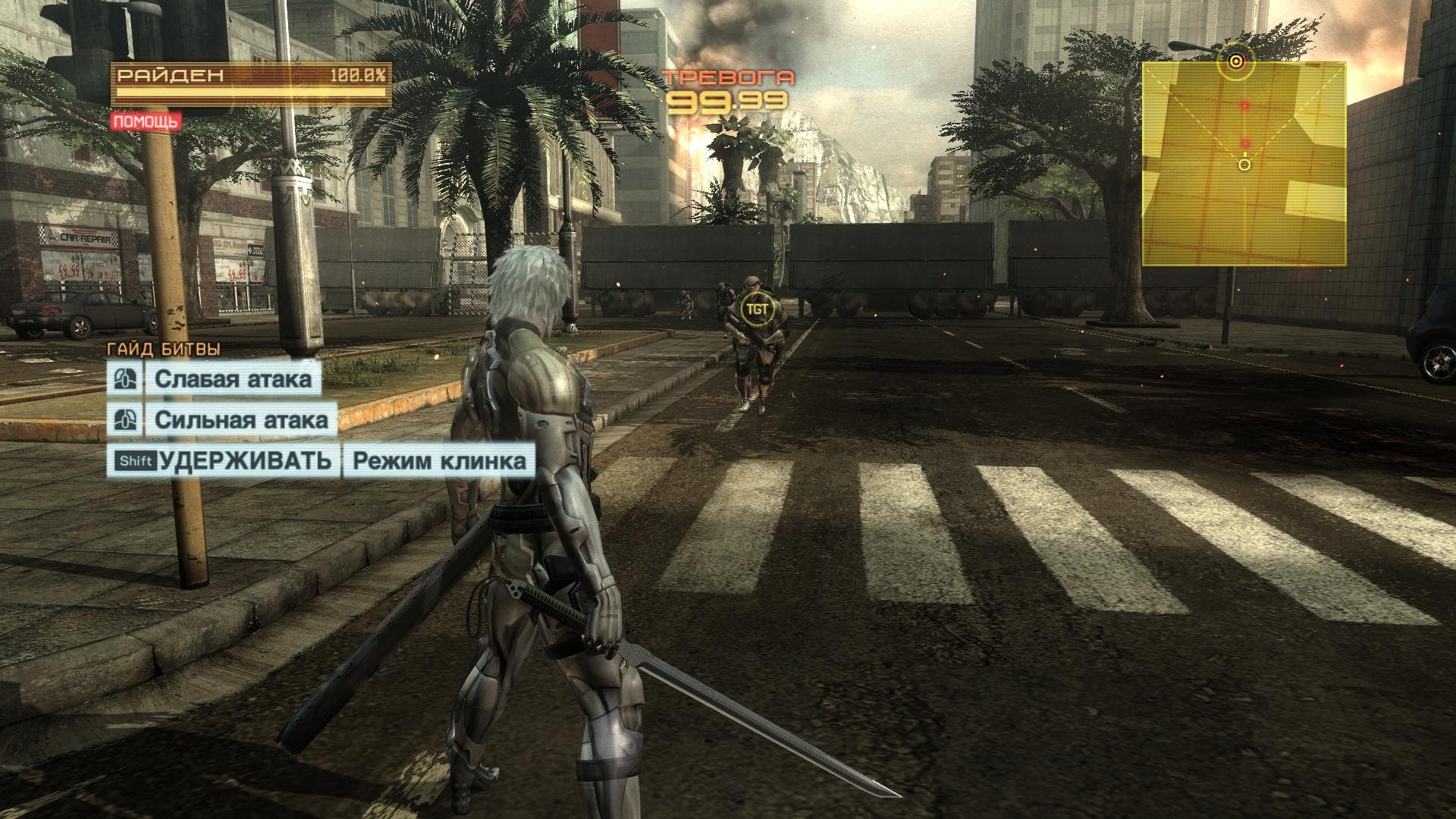1456x819 pixels.
Task: Click the yellow minimap panel
Action: point(1244,164)
